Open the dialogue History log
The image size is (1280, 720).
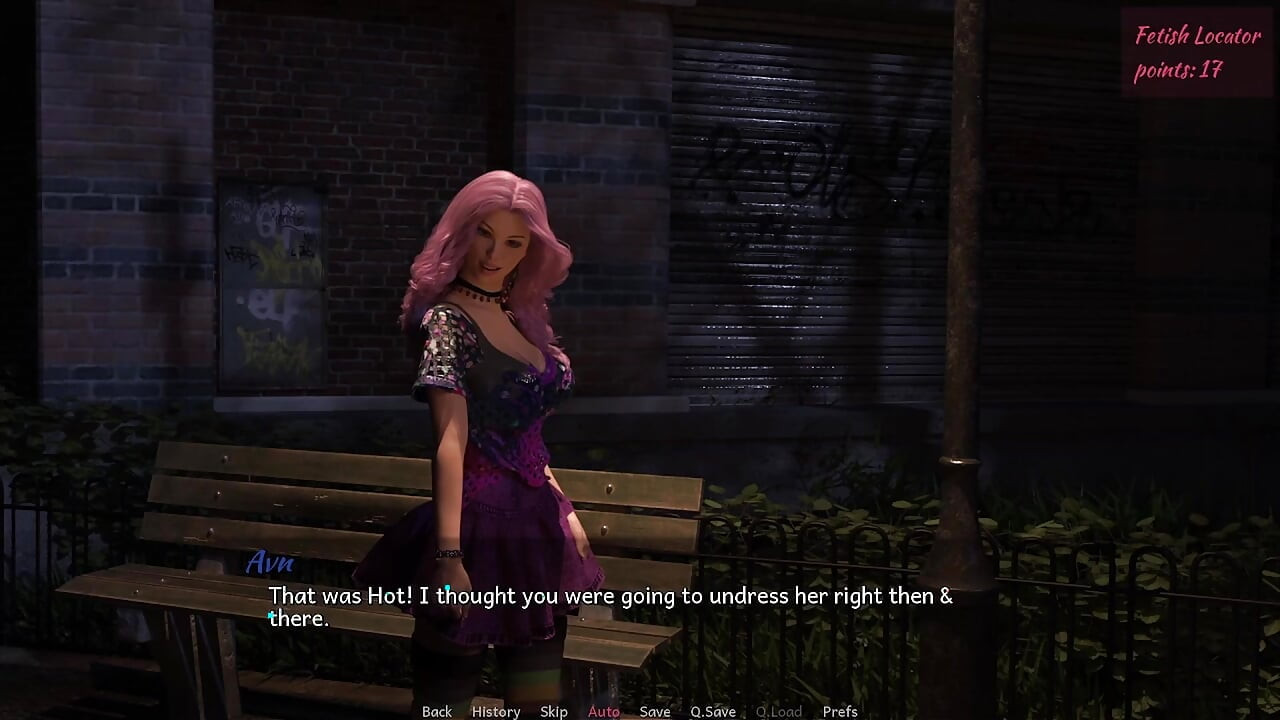pos(496,712)
